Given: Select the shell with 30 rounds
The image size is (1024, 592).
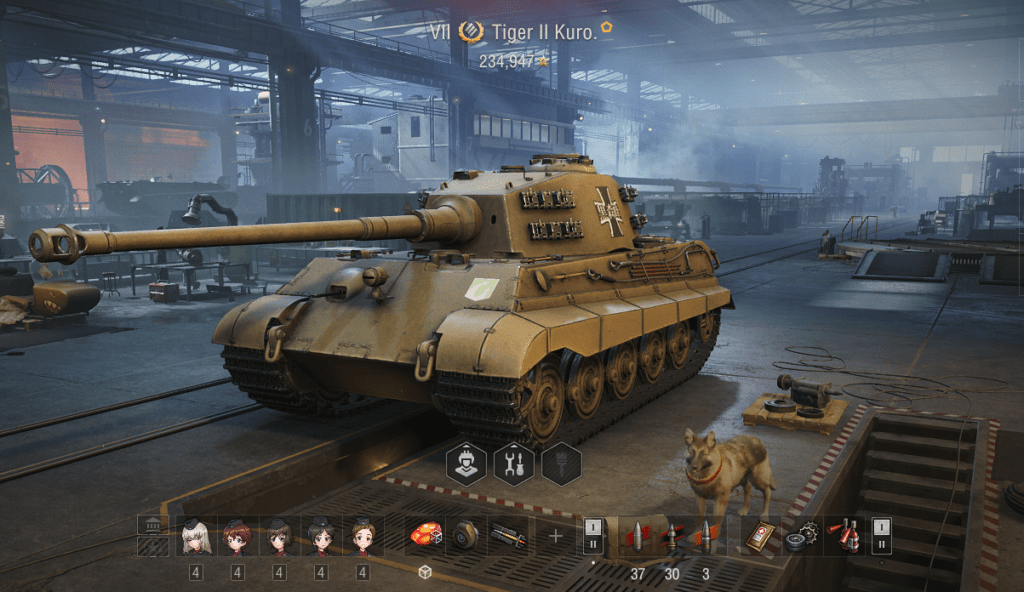Looking at the screenshot, I should tap(672, 536).
